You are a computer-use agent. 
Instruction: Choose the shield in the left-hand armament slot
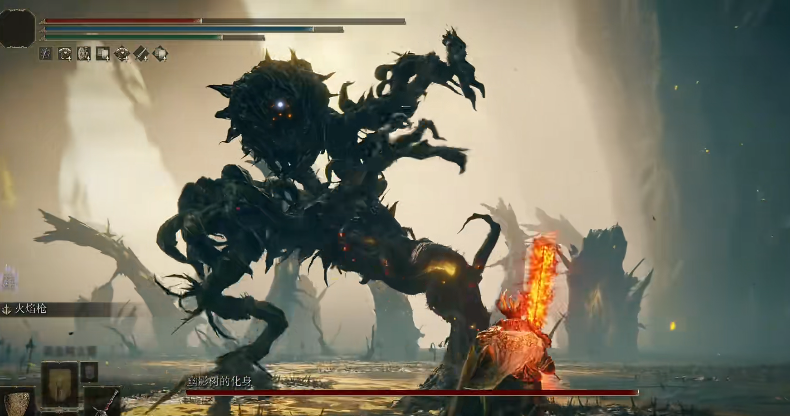[x=17, y=402]
